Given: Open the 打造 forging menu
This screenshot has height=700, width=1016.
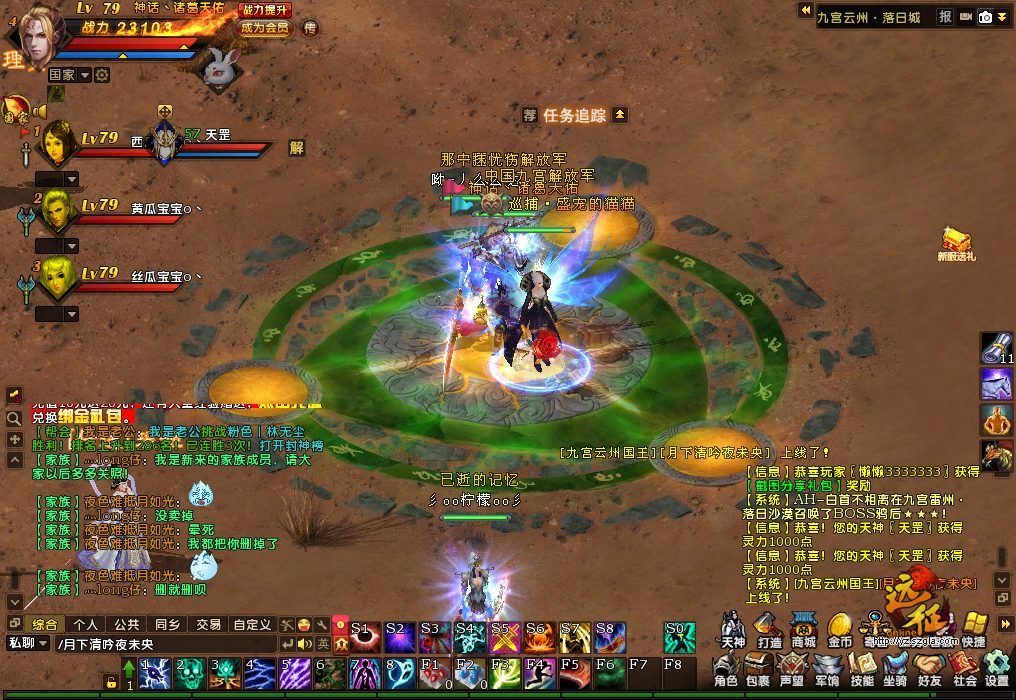Looking at the screenshot, I should click(769, 629).
